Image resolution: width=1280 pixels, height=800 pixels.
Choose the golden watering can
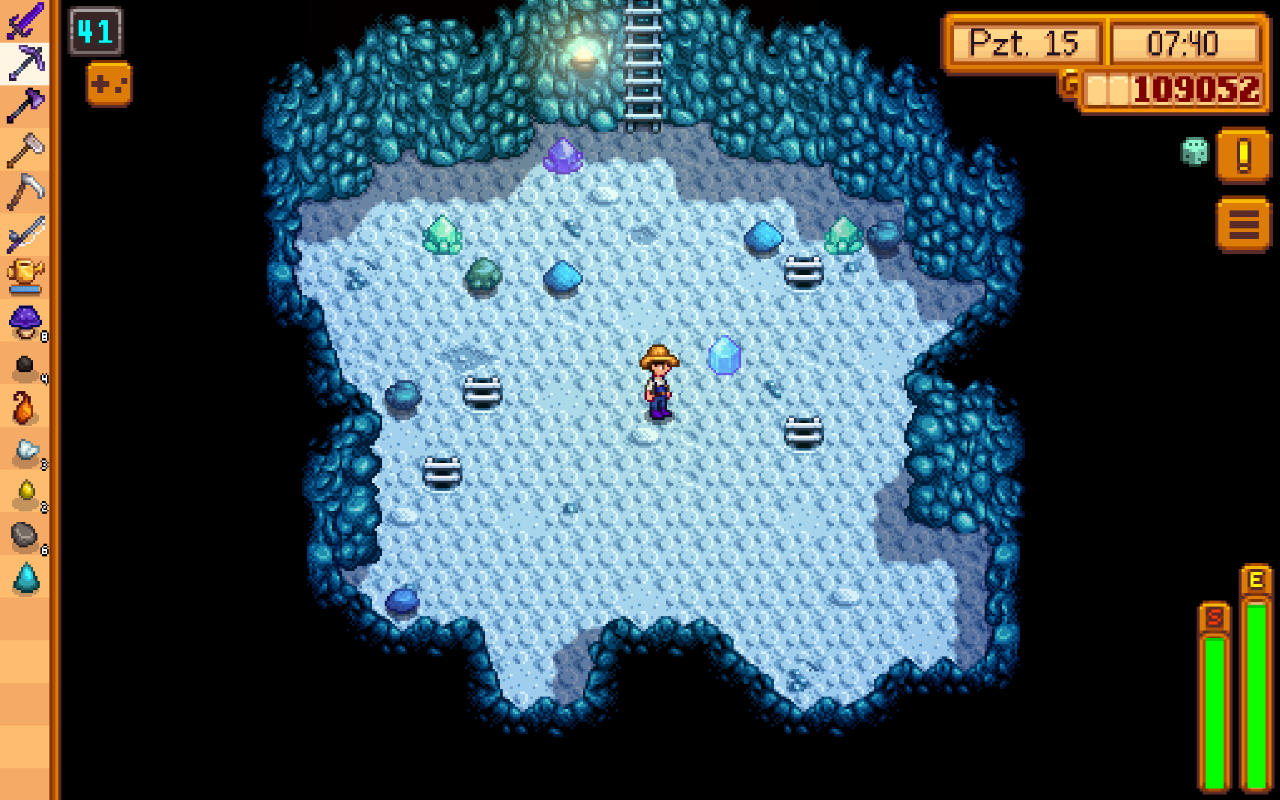pos(26,278)
